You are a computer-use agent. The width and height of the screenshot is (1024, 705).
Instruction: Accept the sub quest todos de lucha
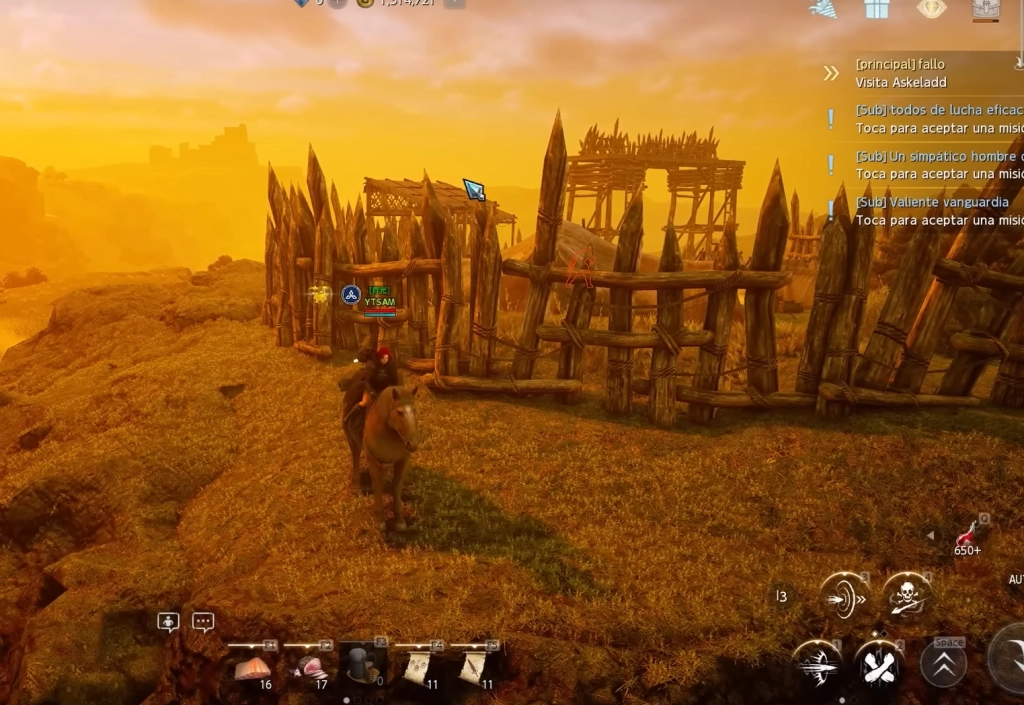[935, 119]
